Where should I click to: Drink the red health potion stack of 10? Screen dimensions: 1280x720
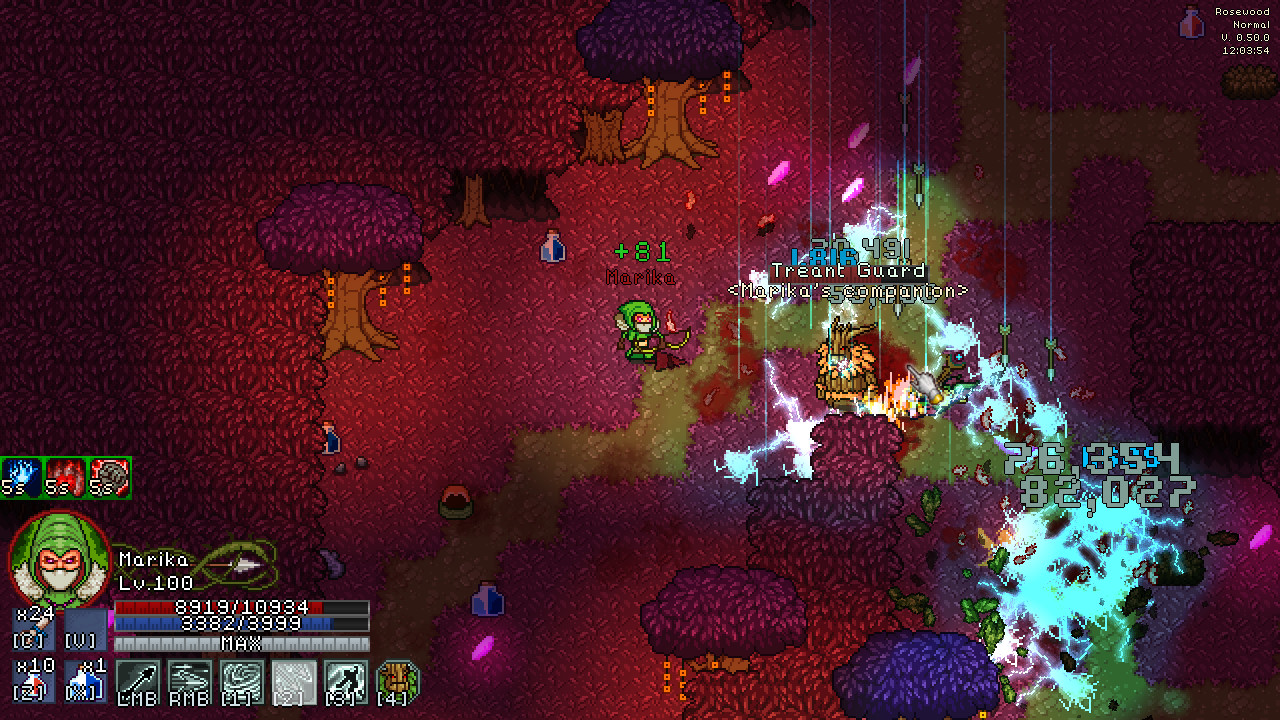pyautogui.click(x=33, y=681)
